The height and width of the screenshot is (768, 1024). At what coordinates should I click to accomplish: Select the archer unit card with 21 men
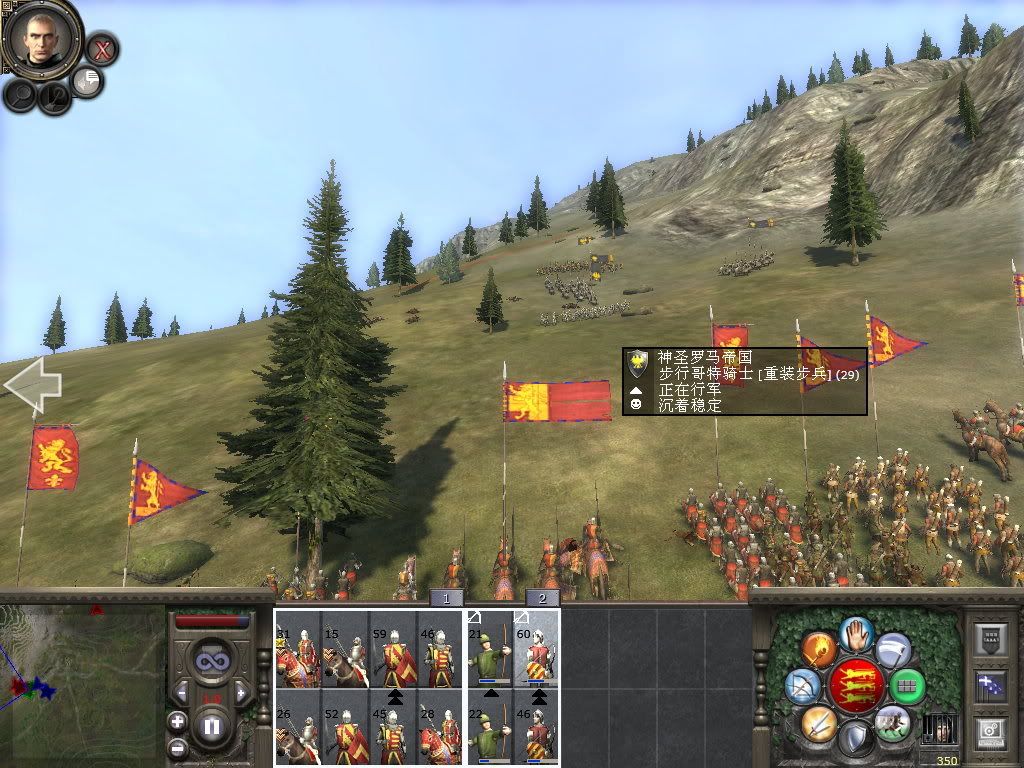click(490, 650)
